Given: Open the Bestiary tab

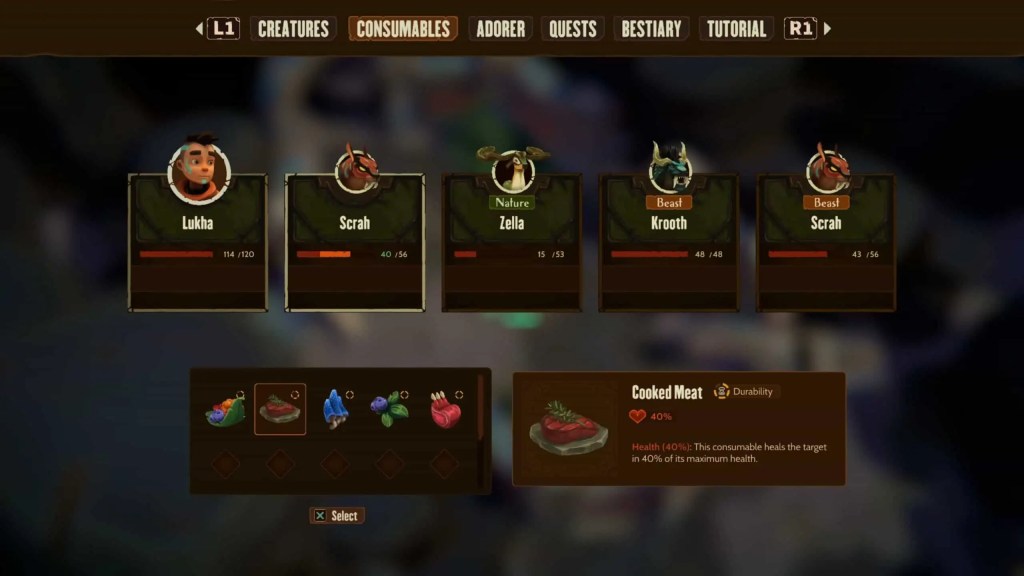Looking at the screenshot, I should [x=653, y=29].
